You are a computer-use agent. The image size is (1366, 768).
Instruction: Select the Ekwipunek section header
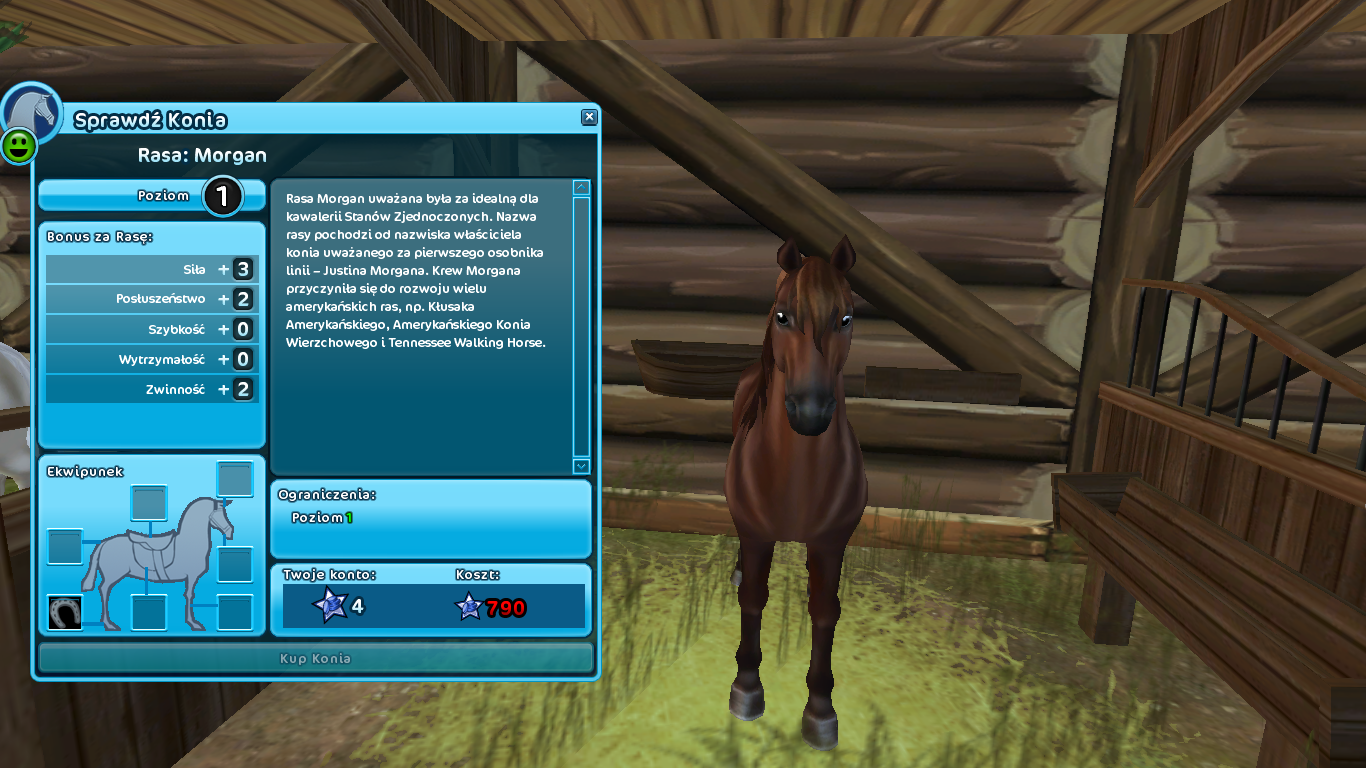pyautogui.click(x=85, y=471)
